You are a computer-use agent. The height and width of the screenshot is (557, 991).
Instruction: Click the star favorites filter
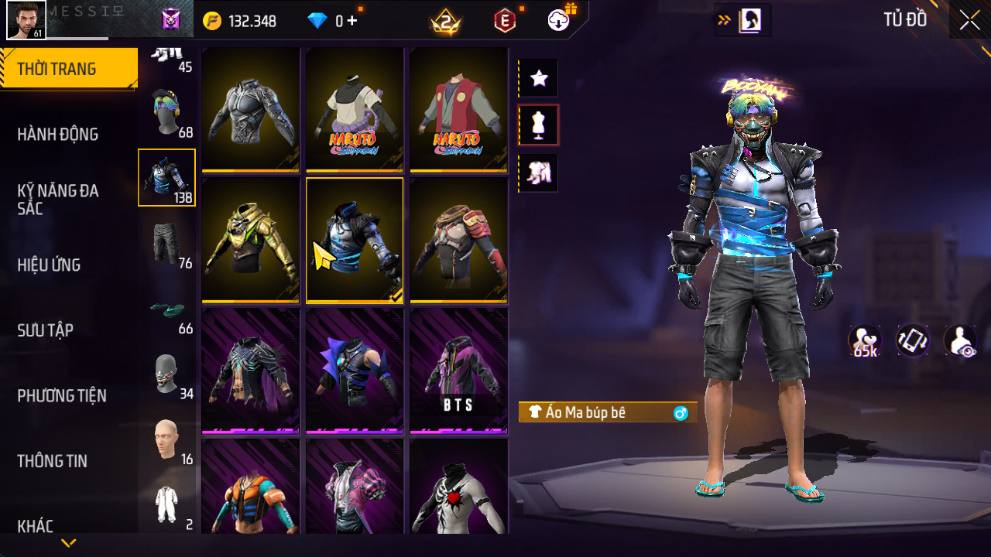click(x=539, y=78)
